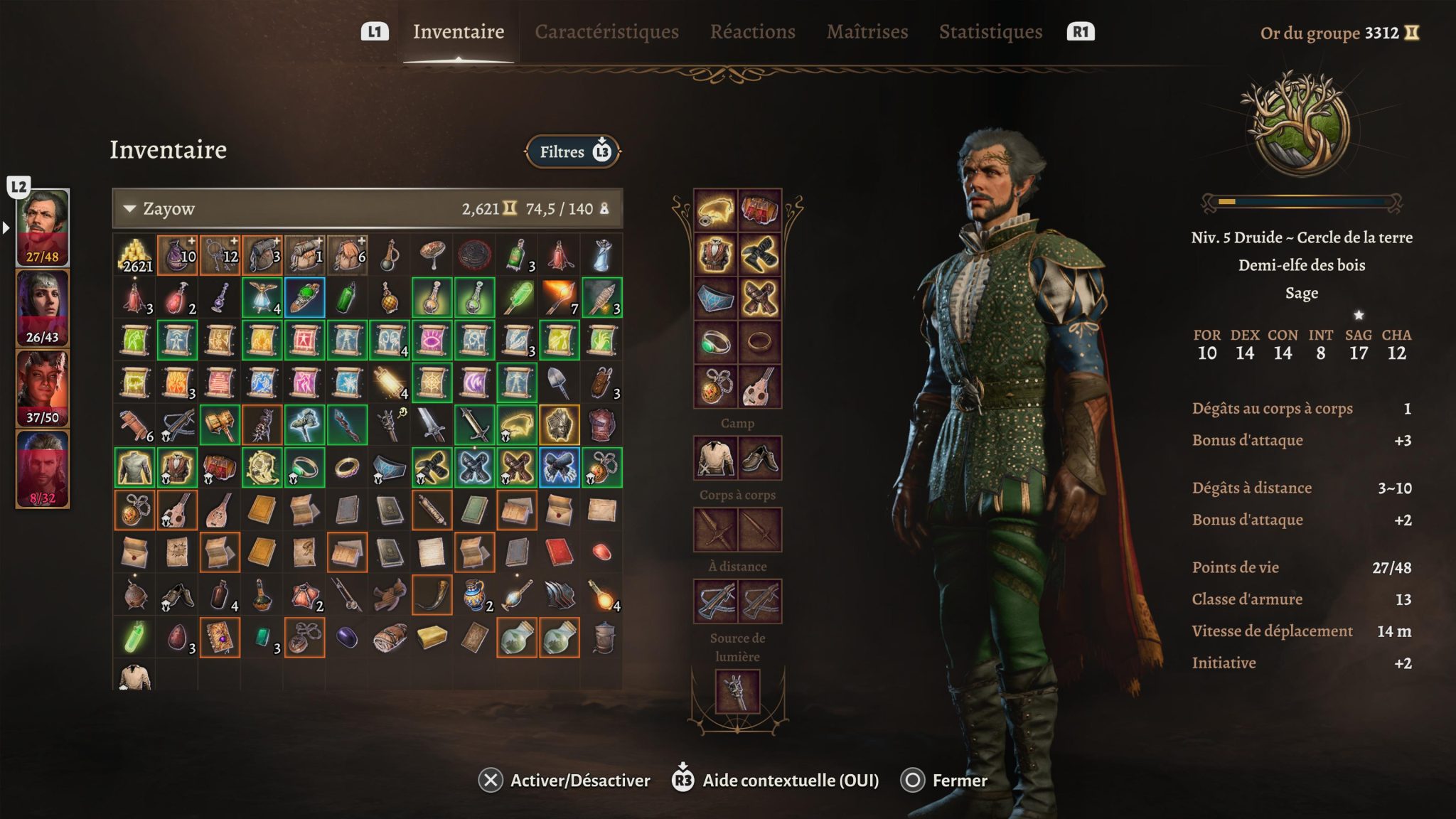Select the equipped lute instrument slot
Image resolution: width=1456 pixels, height=819 pixels.
759,386
